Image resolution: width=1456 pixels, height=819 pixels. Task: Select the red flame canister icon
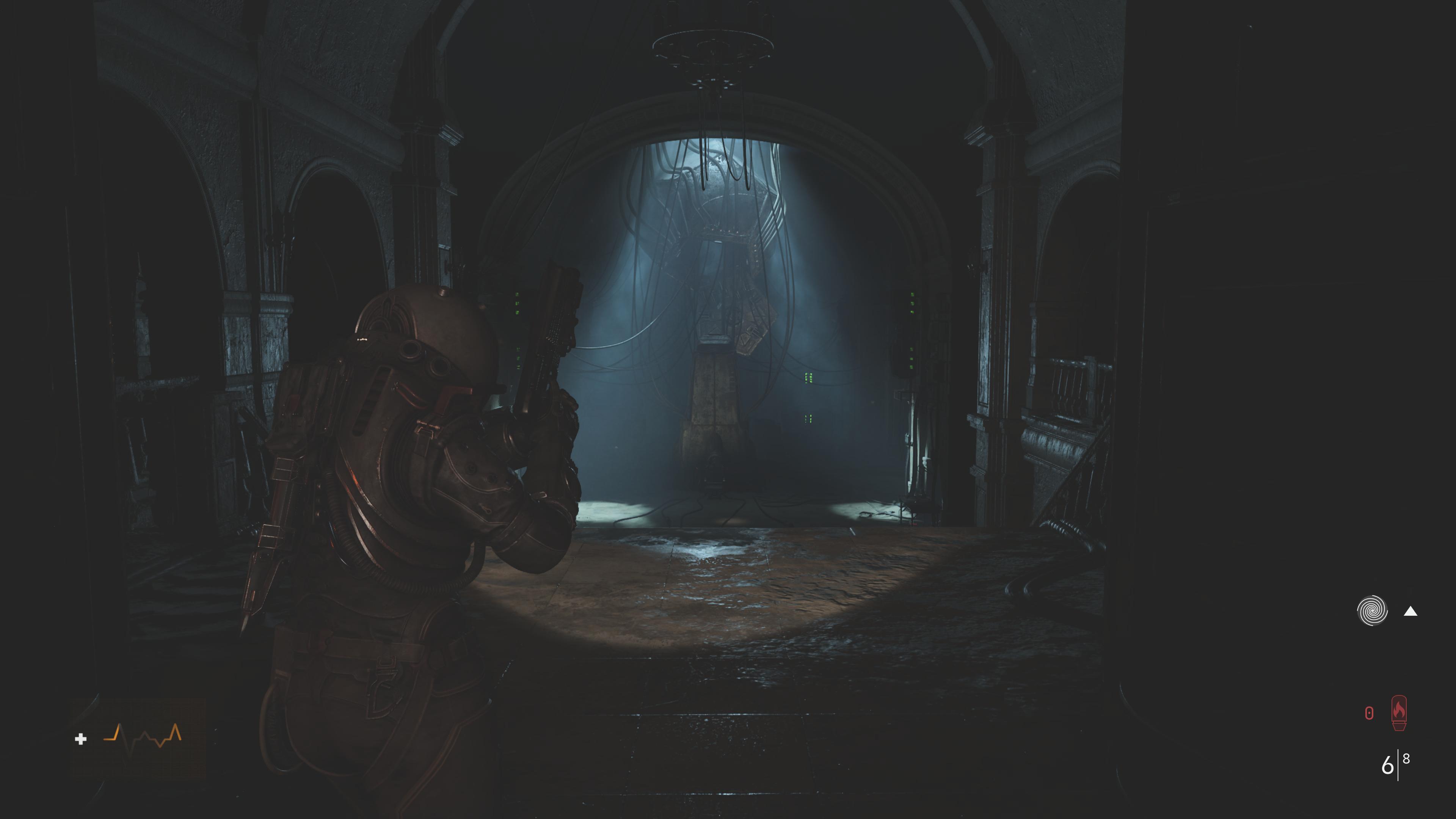pyautogui.click(x=1399, y=713)
